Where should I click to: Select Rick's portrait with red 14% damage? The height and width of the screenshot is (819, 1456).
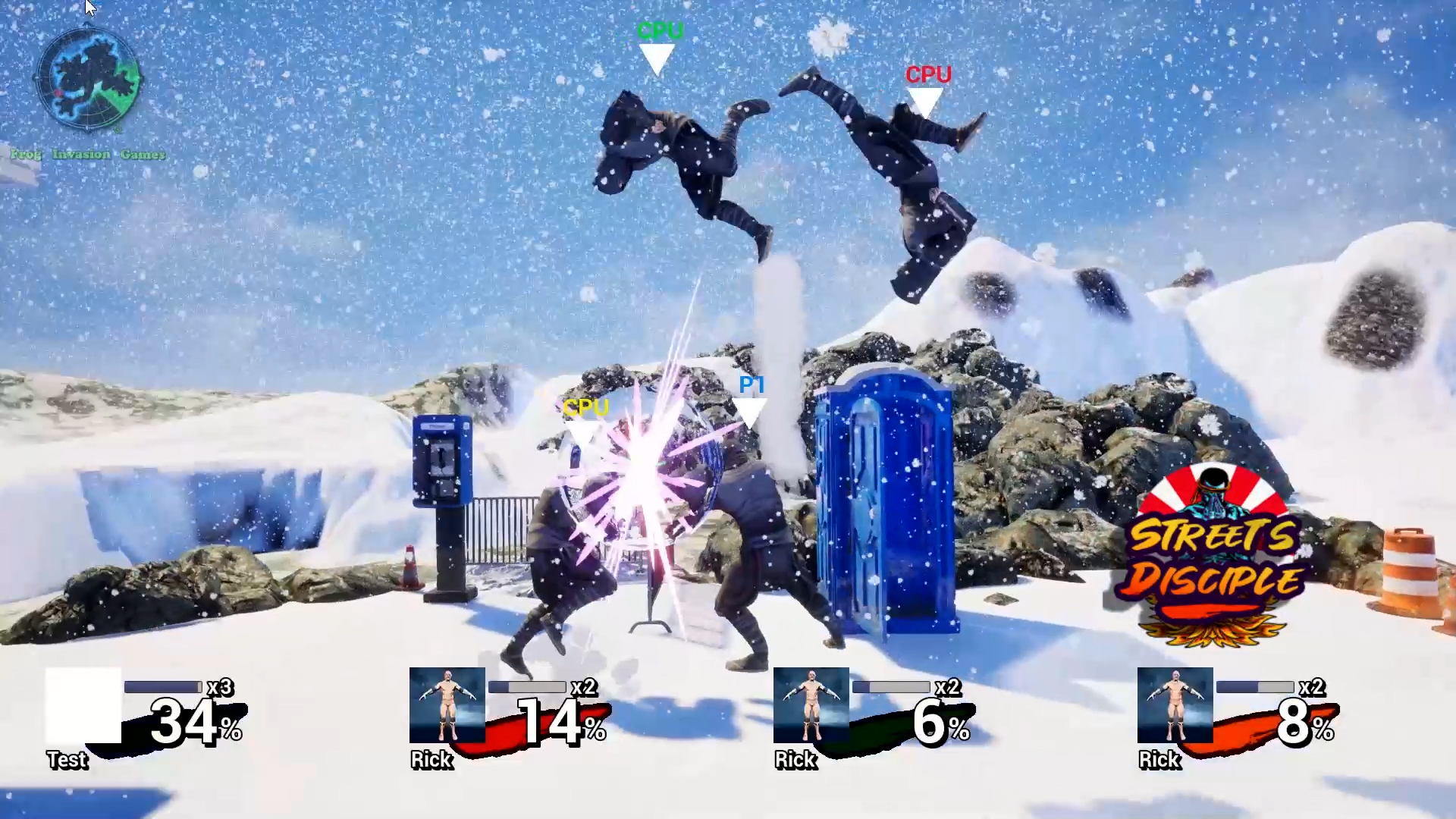coord(447,705)
